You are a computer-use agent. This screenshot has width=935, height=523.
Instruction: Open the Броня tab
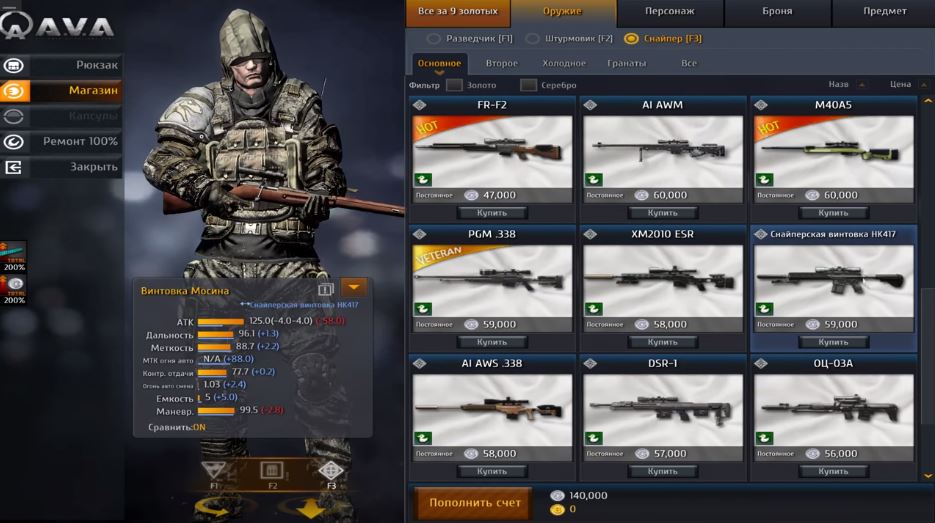click(x=776, y=12)
